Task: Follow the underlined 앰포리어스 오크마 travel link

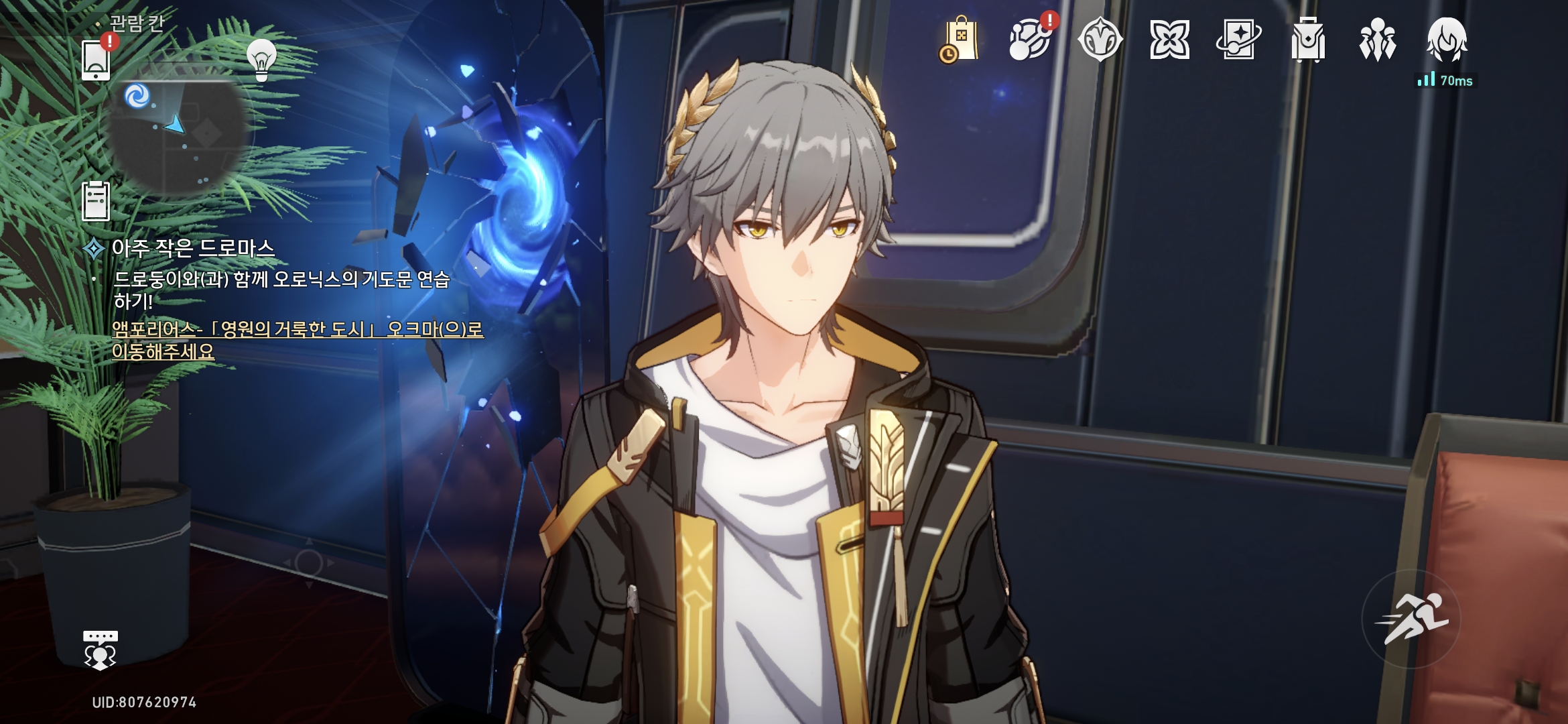Action: click(x=297, y=340)
